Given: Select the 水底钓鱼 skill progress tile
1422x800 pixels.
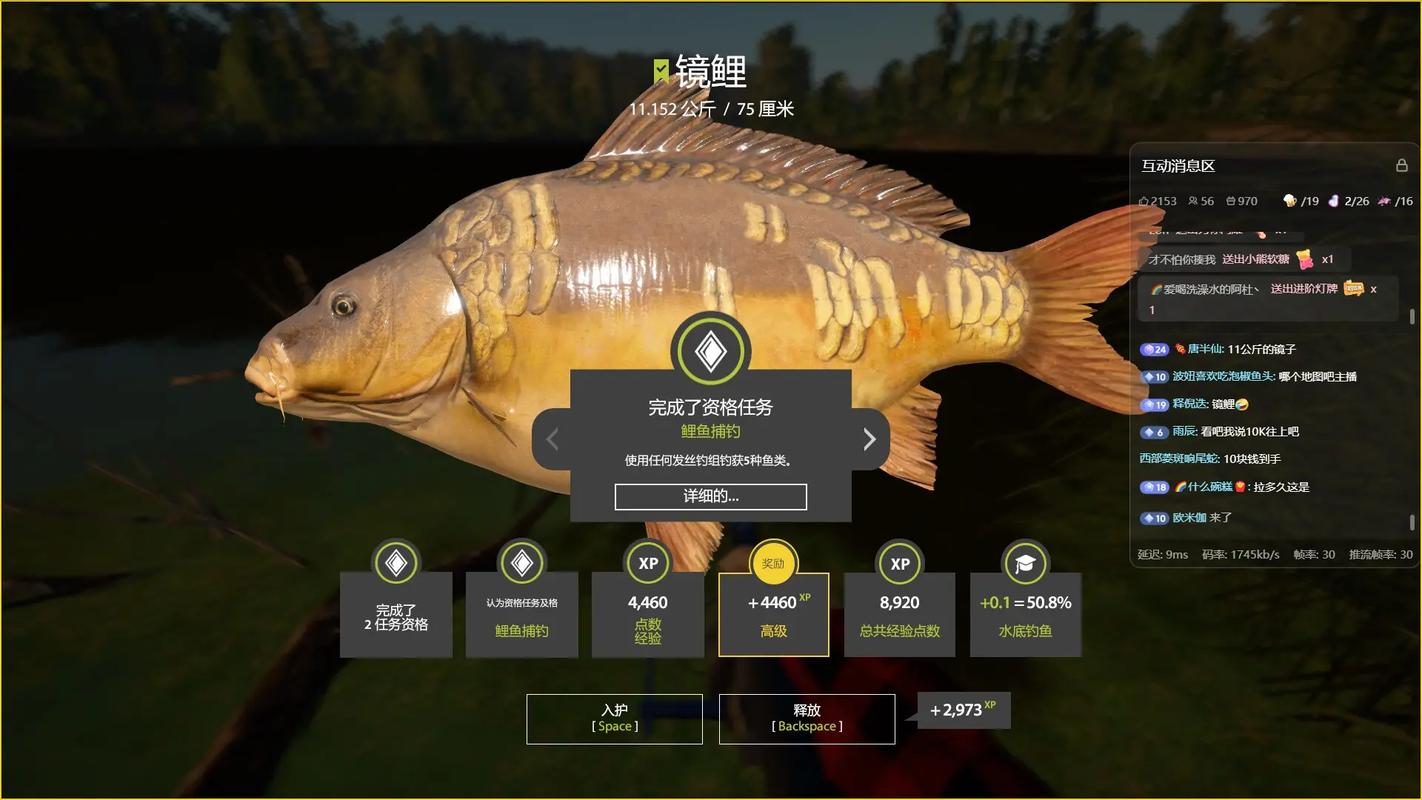Looking at the screenshot, I should pos(1025,614).
